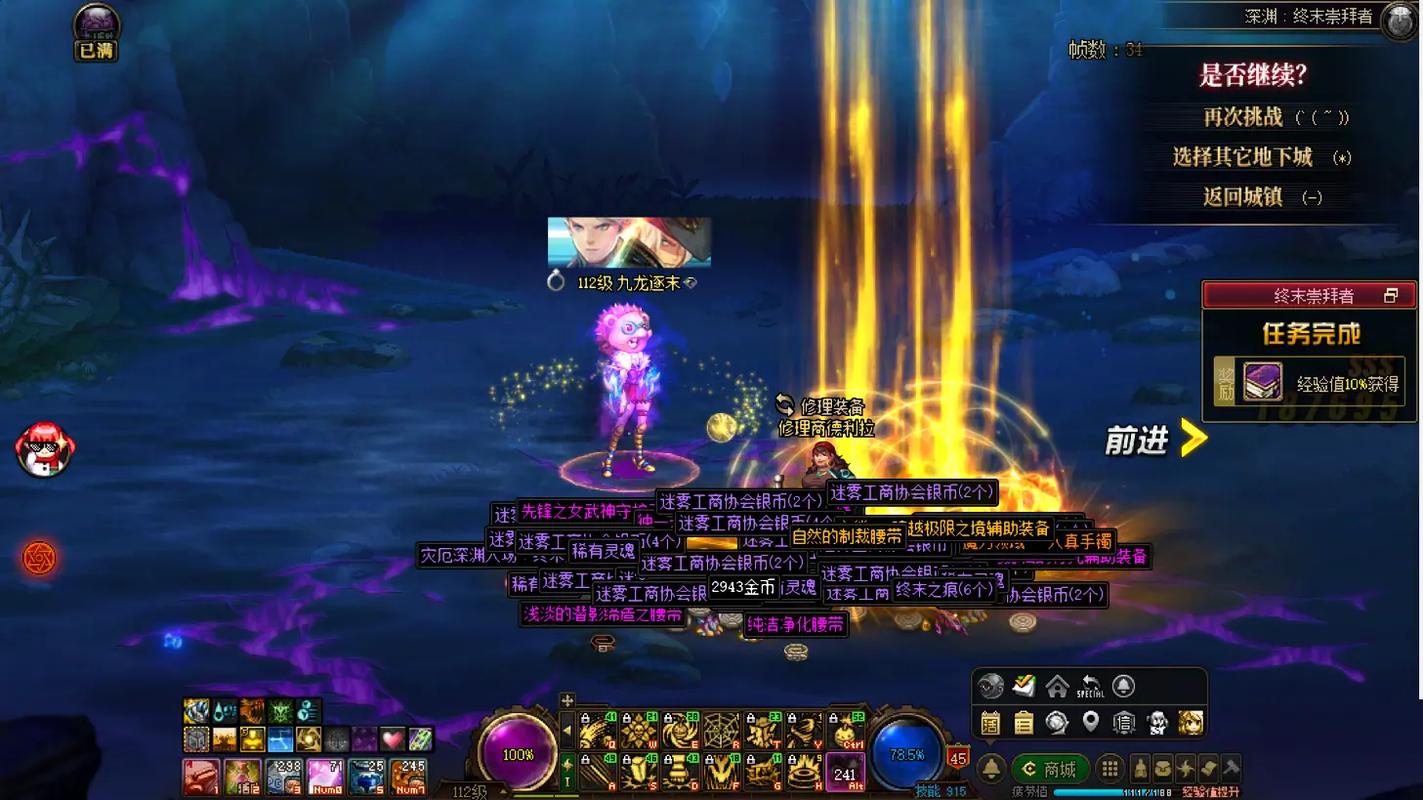
Task: Collapse the 终末崇拜者 quest tracker panel
Action: [x=1390, y=296]
